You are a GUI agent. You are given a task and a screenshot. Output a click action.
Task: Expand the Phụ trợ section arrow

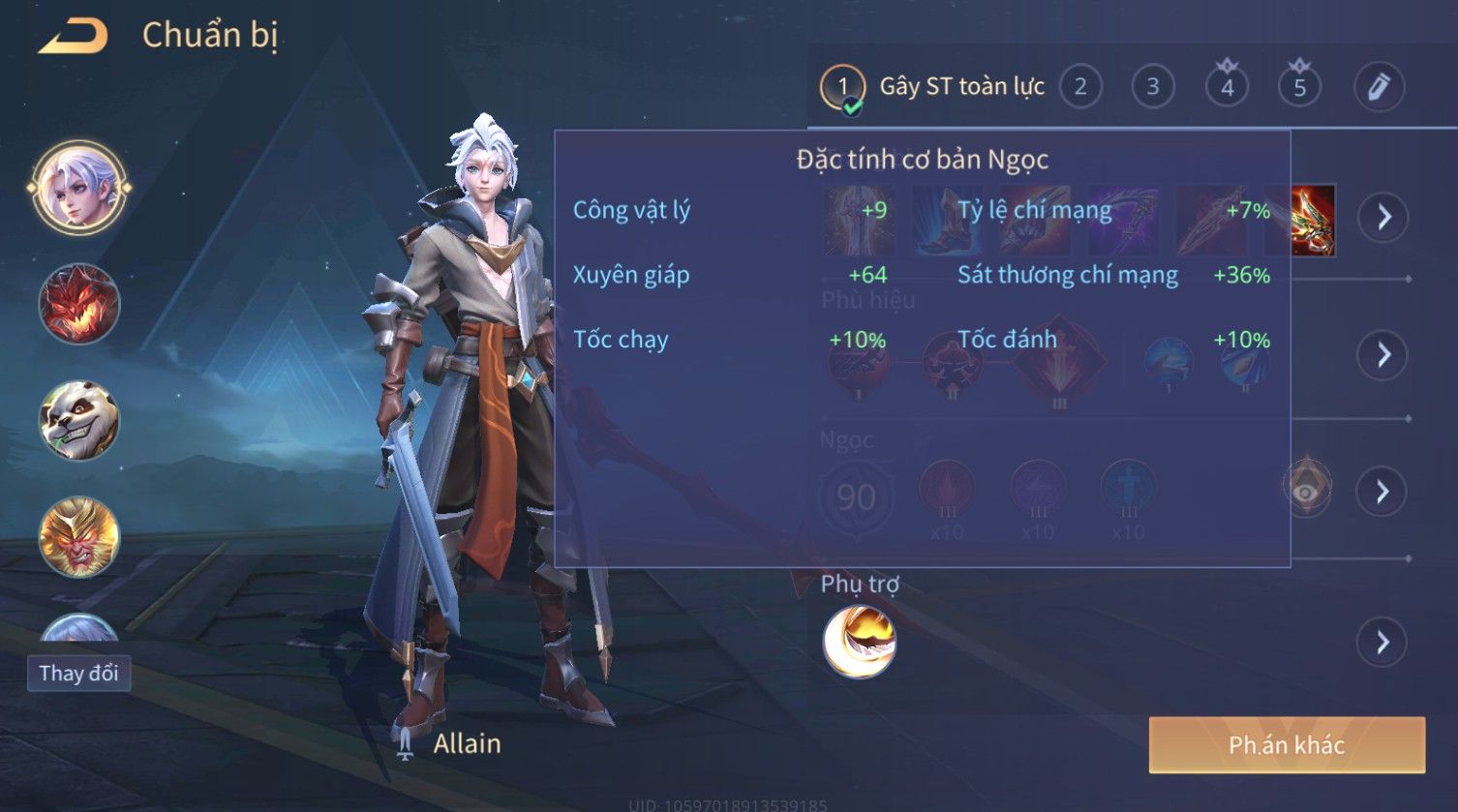pyautogui.click(x=1382, y=642)
